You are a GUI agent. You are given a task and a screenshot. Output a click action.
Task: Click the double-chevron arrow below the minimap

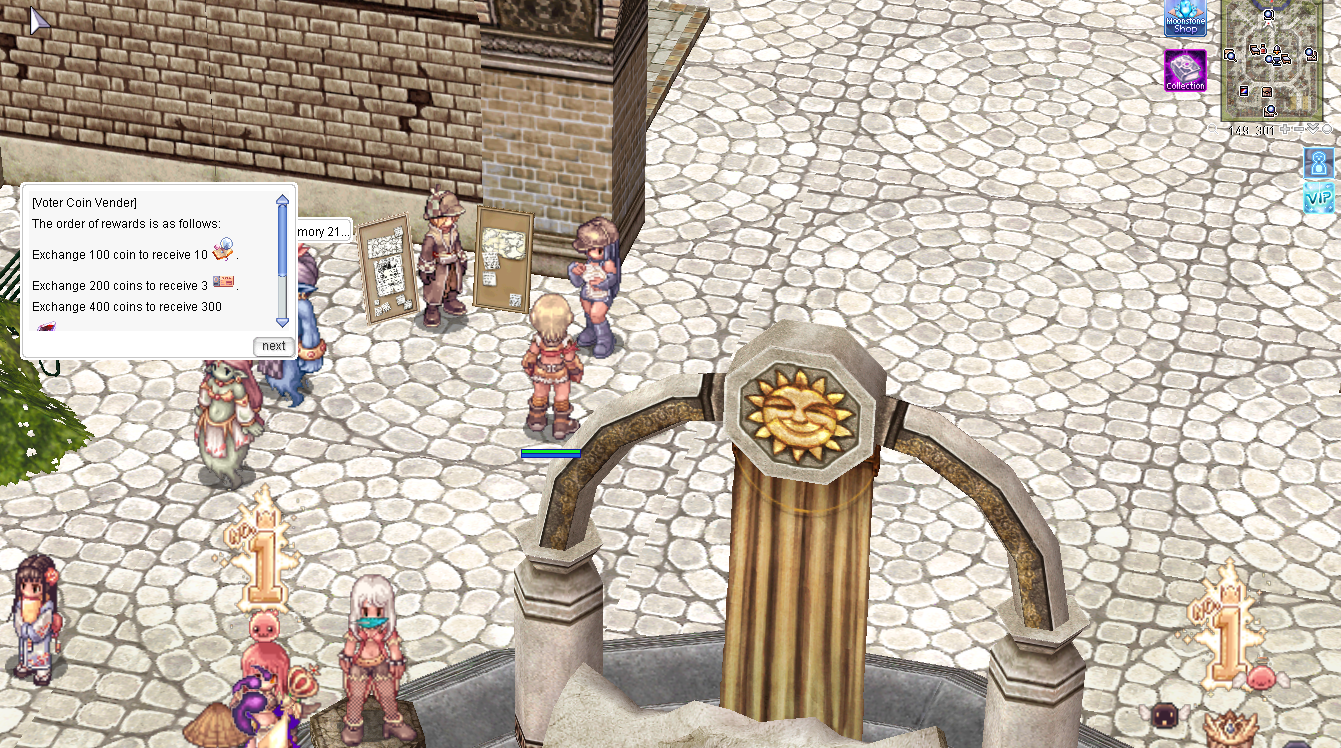click(x=1313, y=129)
